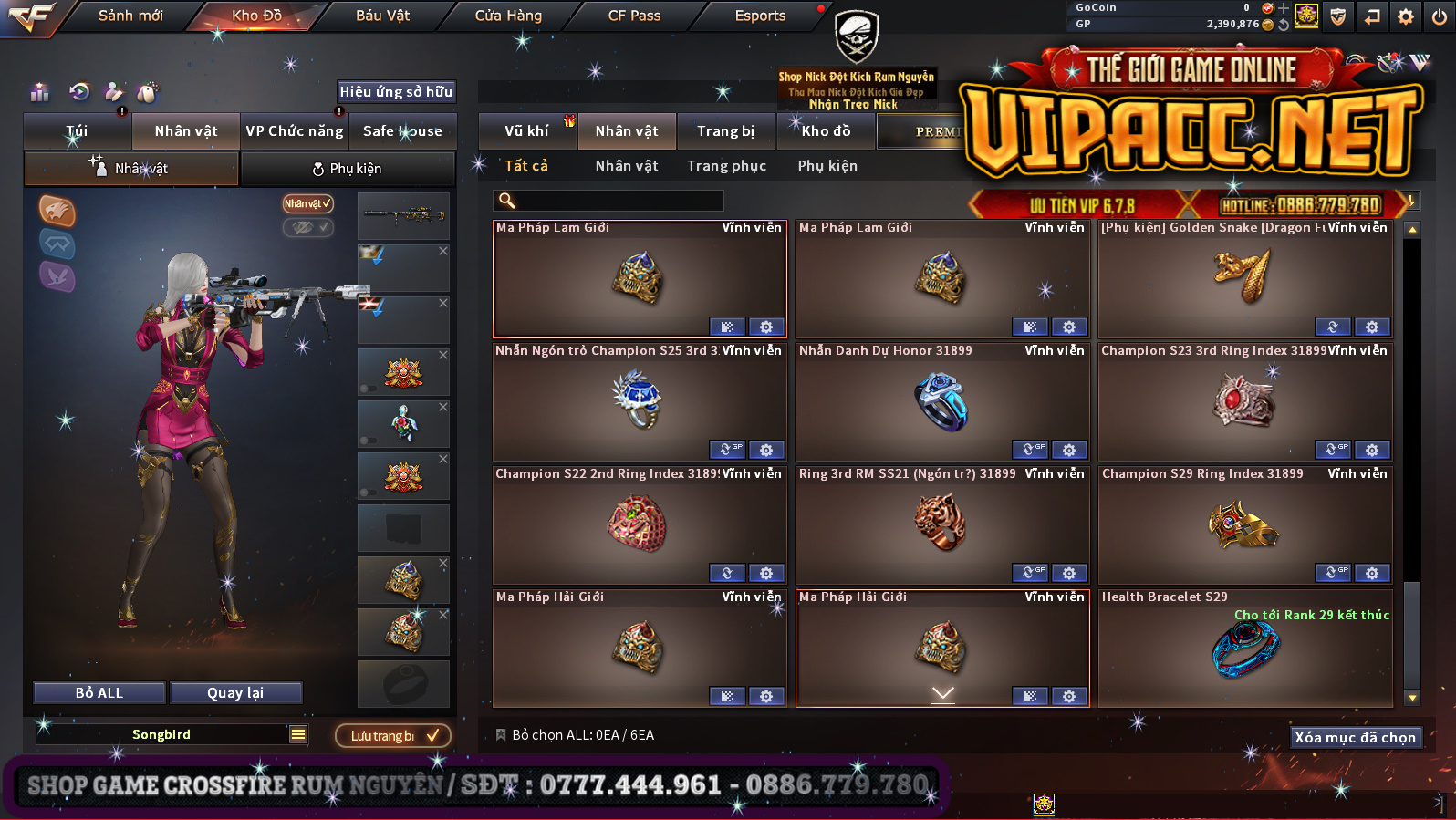Open the Cửa Hàng shop

coord(508,16)
